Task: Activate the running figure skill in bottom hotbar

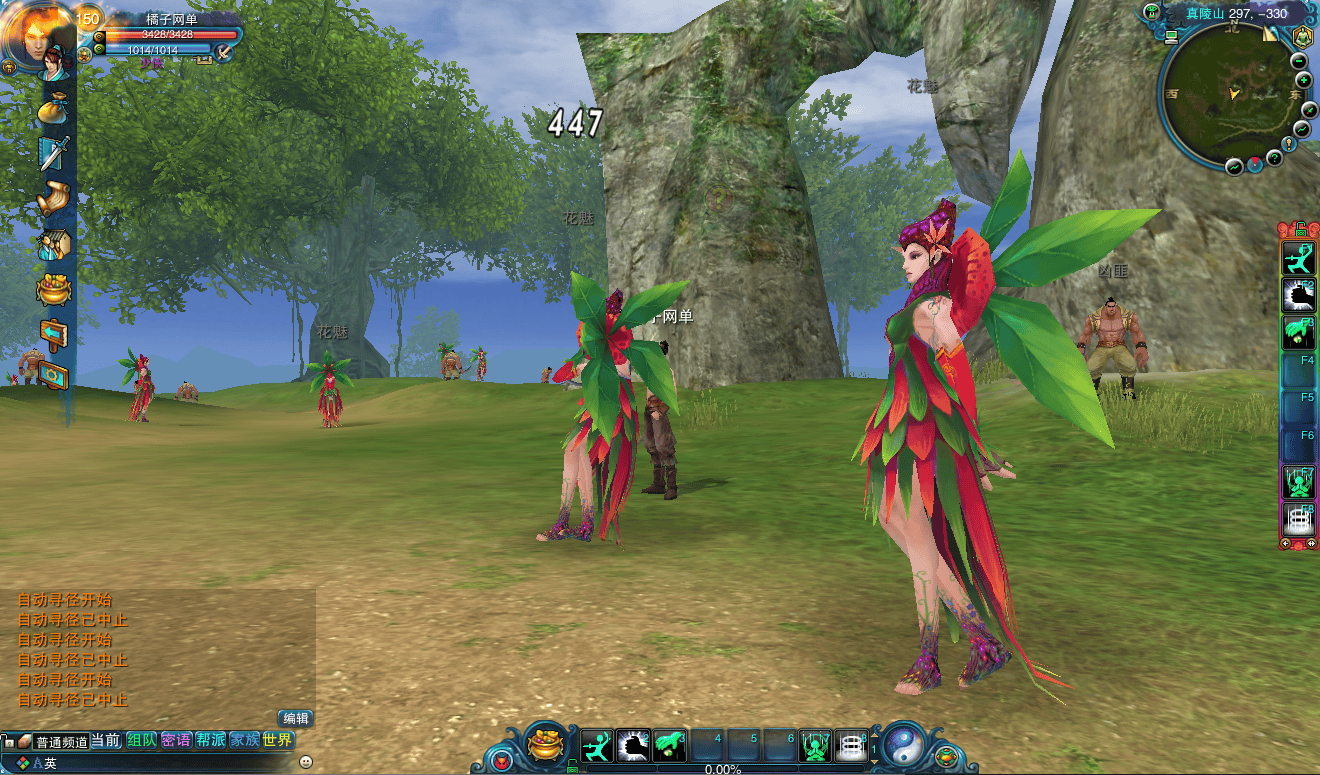Action: 597,746
